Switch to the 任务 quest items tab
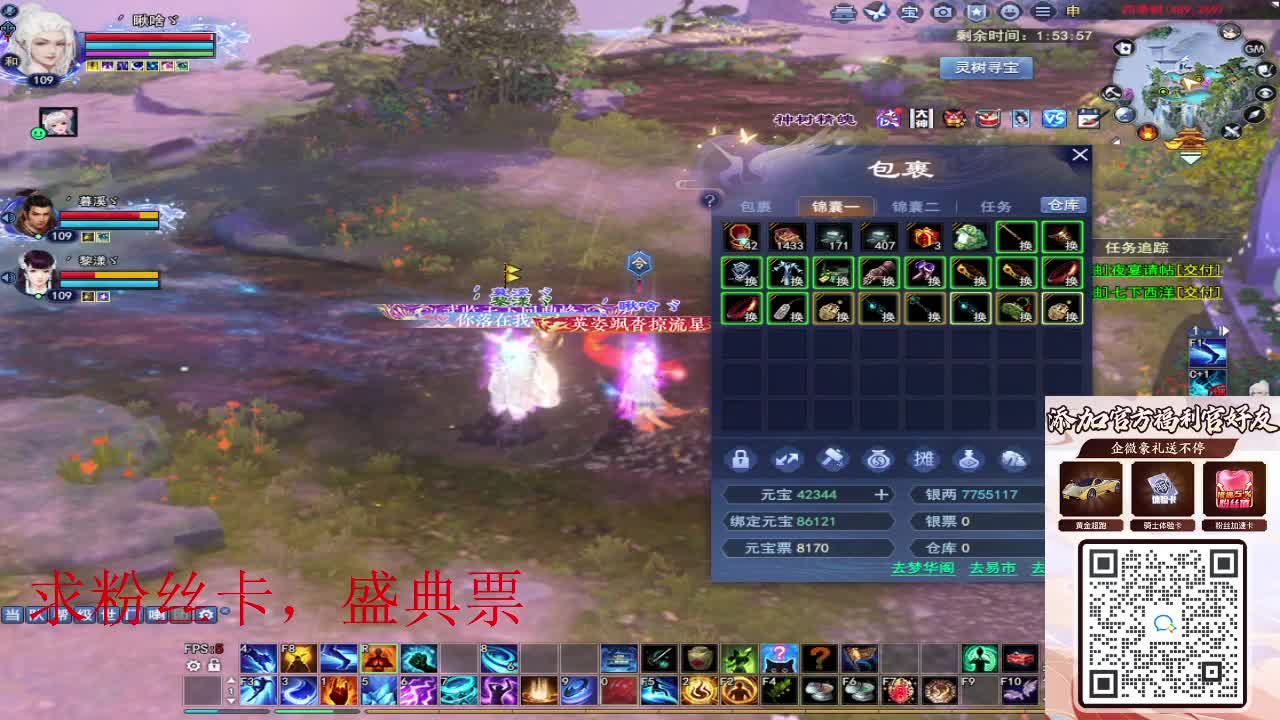The width and height of the screenshot is (1280, 720). pos(998,205)
